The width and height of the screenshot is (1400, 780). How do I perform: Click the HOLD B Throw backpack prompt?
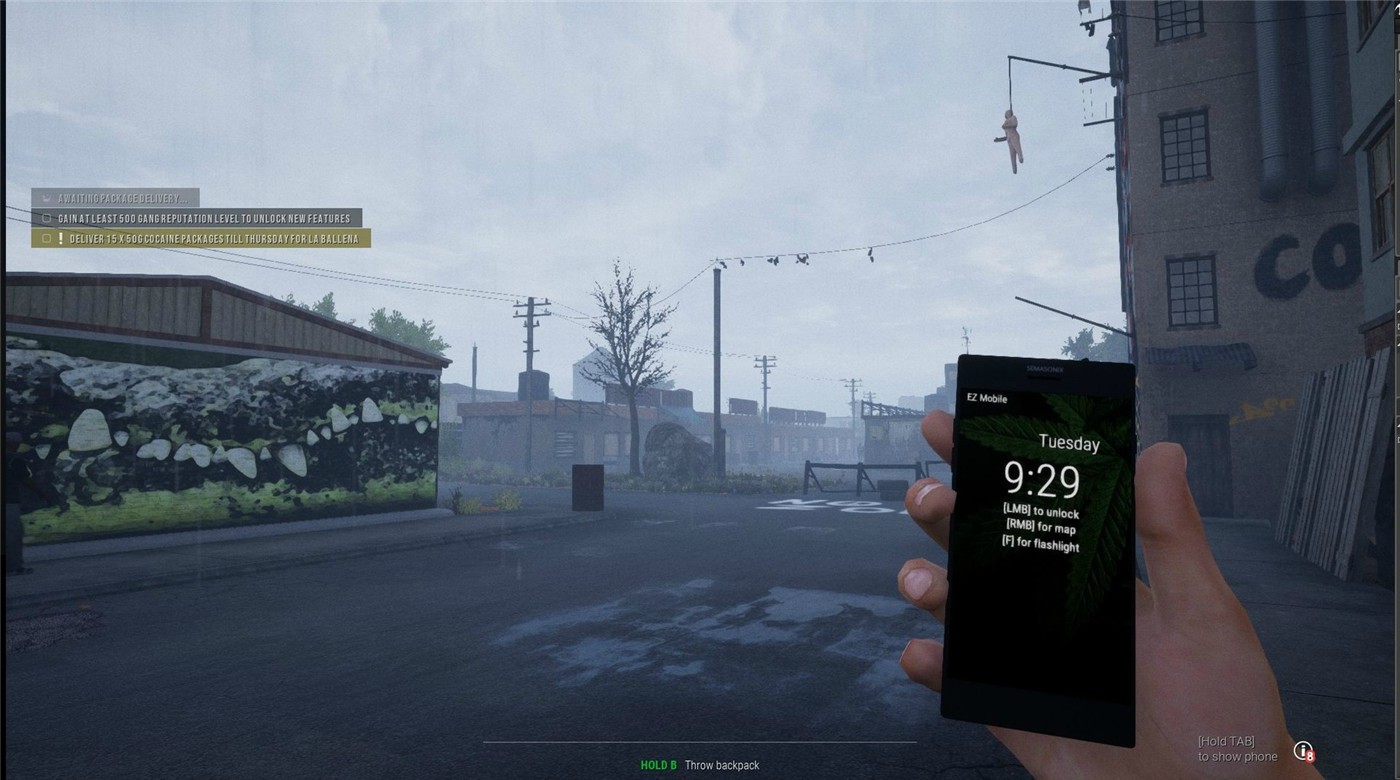pyautogui.click(x=700, y=764)
